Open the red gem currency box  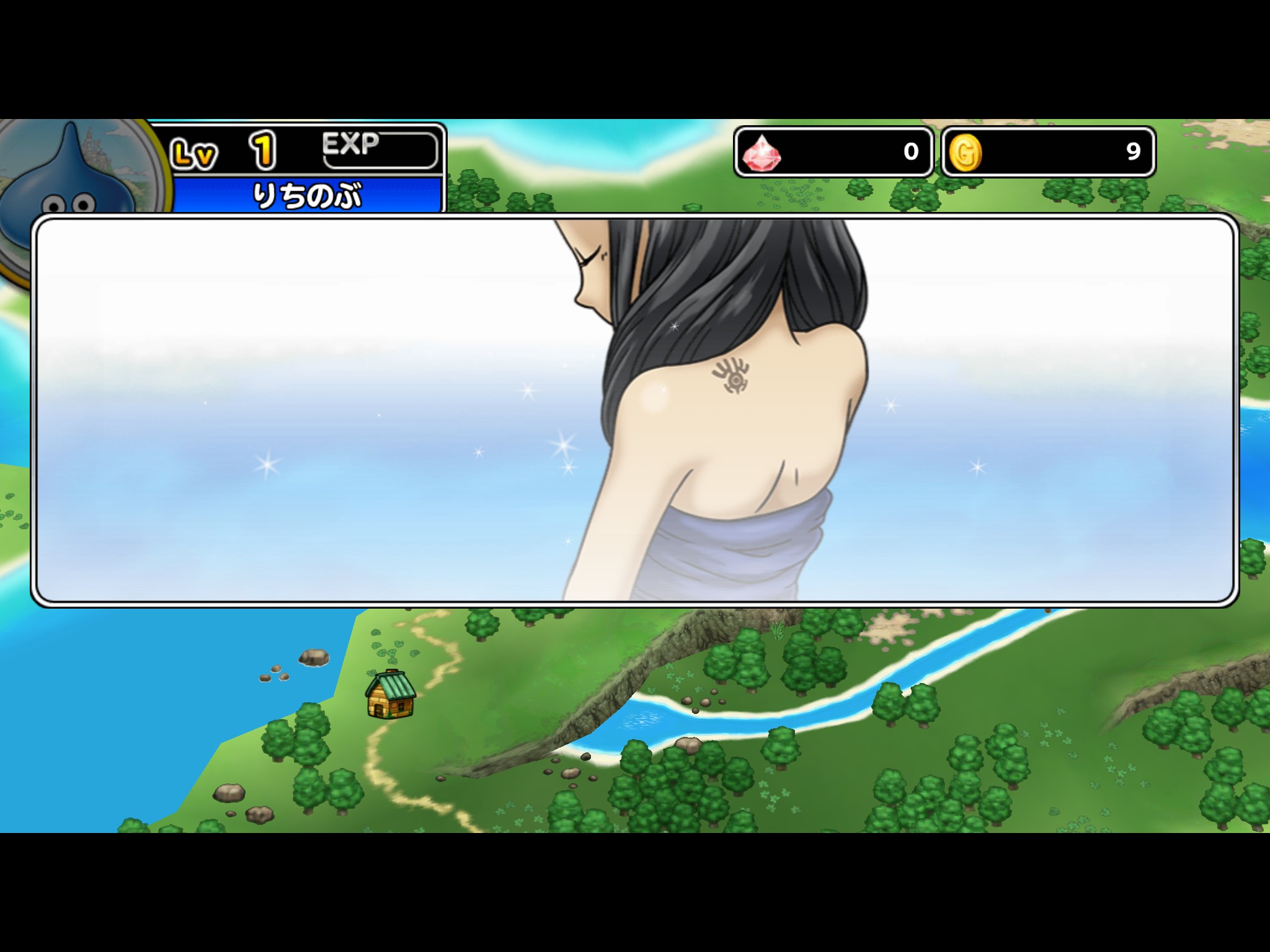coord(833,152)
